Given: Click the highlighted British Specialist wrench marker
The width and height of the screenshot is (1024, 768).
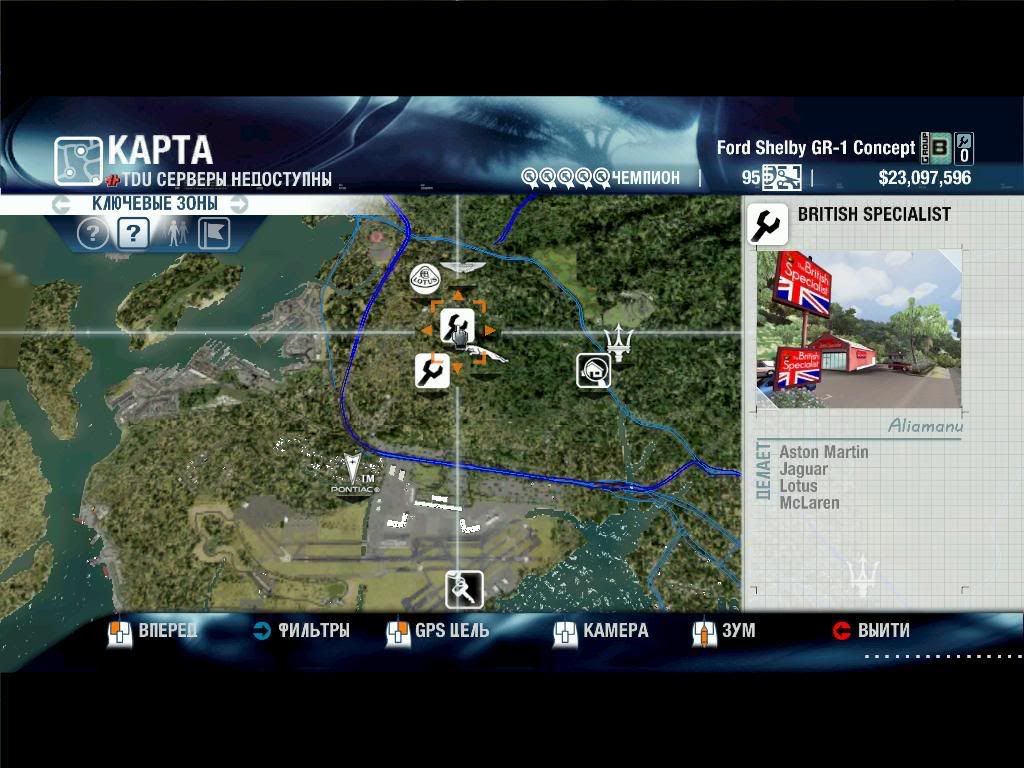Looking at the screenshot, I should tap(457, 326).
